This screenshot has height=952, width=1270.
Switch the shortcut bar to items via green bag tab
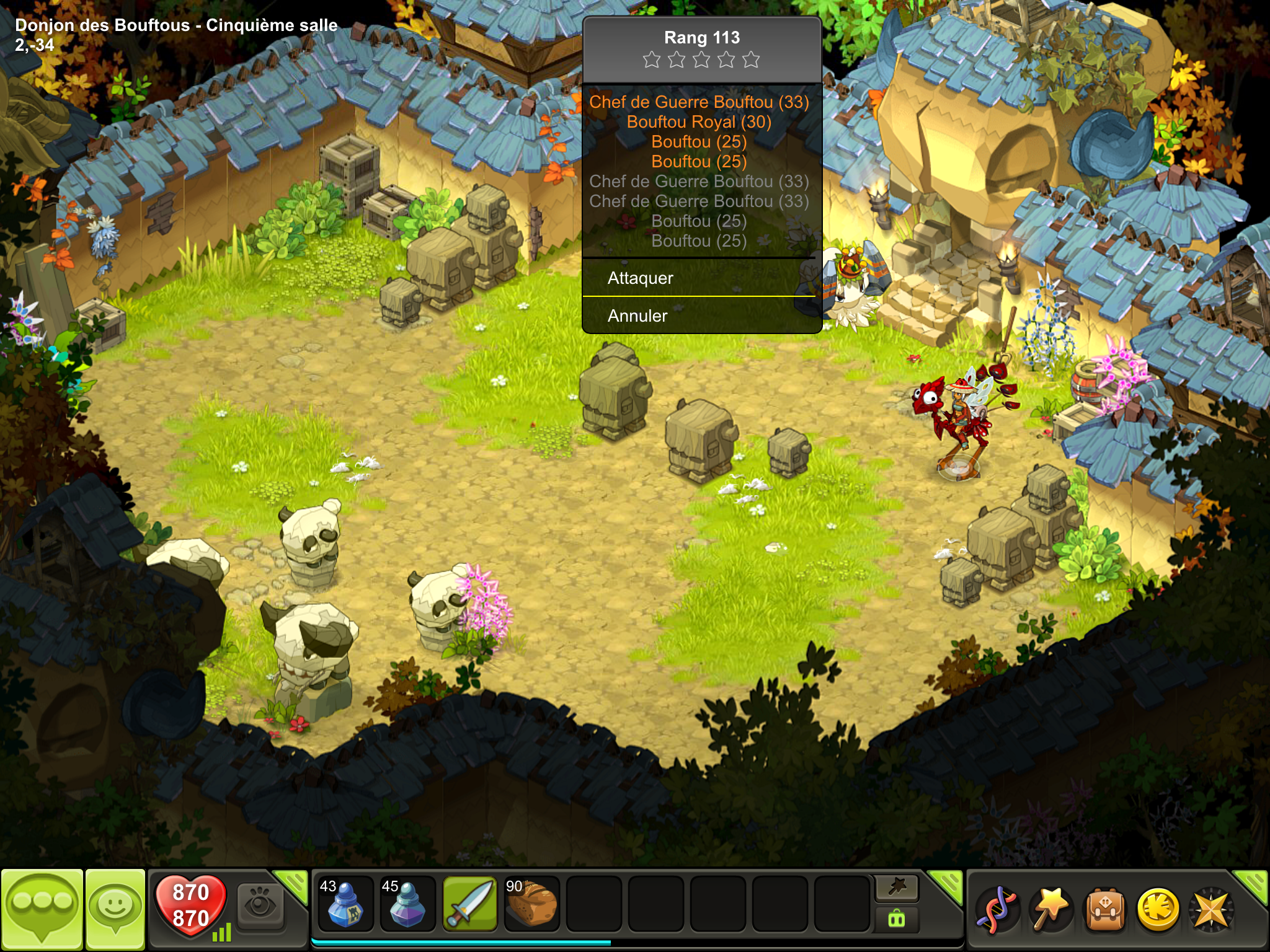click(x=897, y=919)
